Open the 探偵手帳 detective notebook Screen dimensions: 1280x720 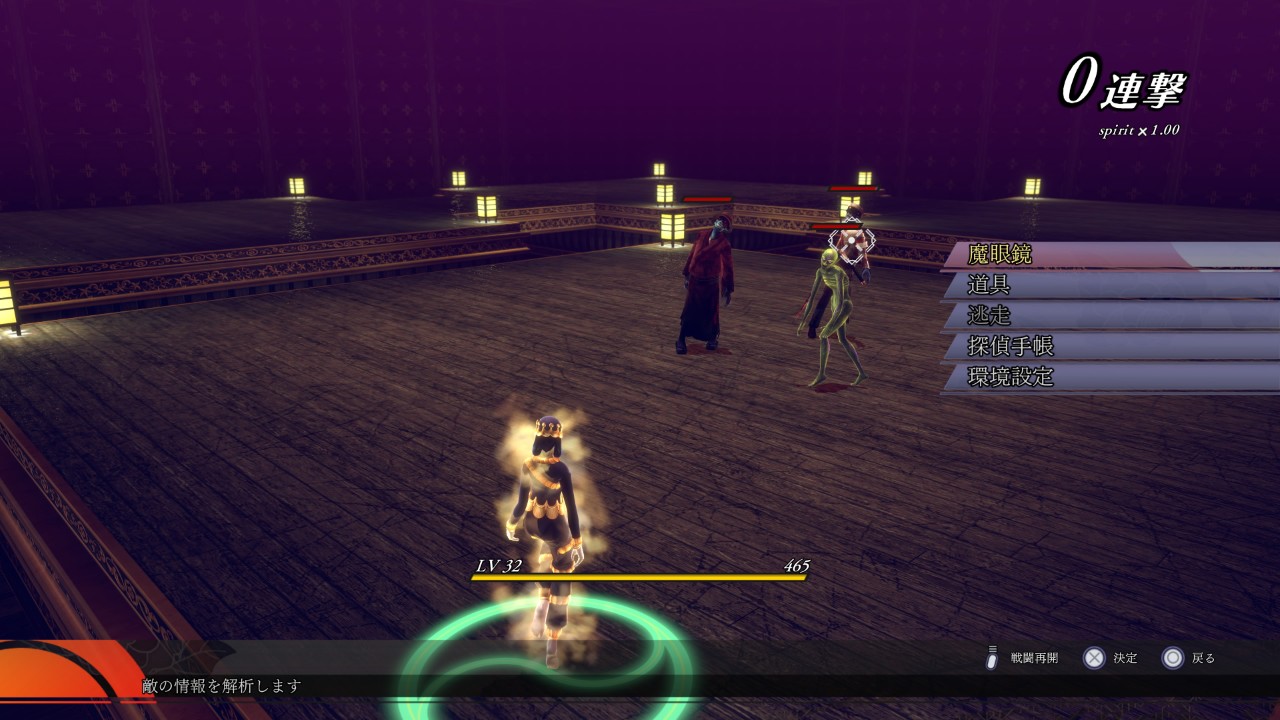tap(1010, 347)
